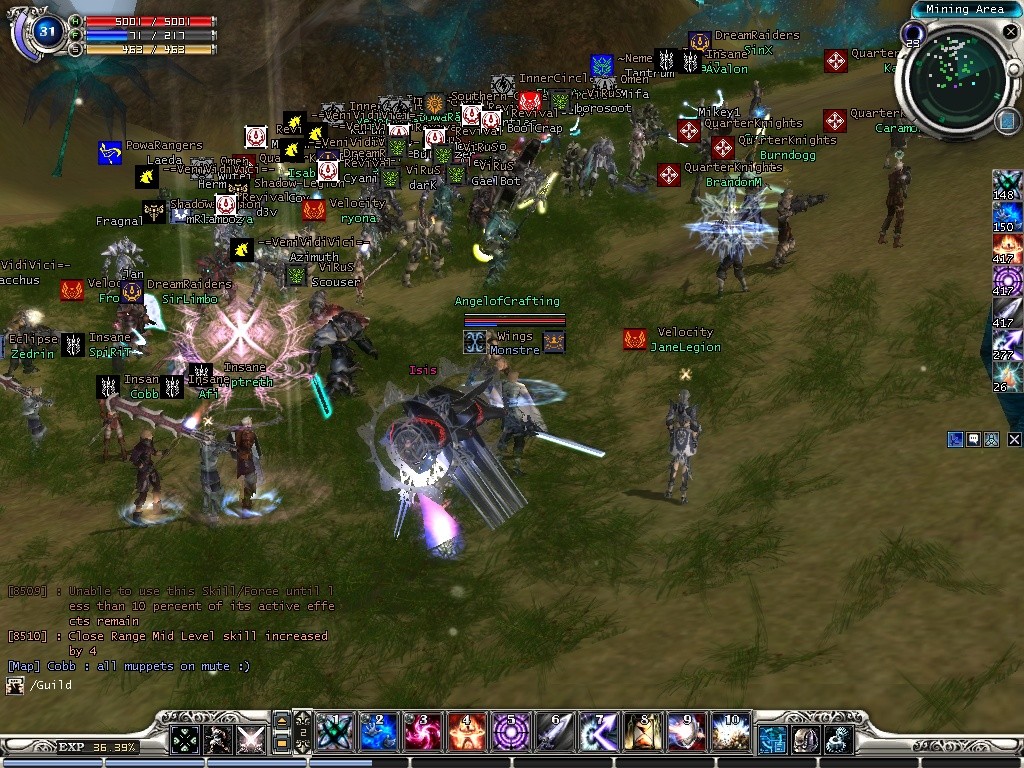Viewport: 1024px width, 768px height.
Task: Close the minimap with its X button
Action: [x=1010, y=33]
